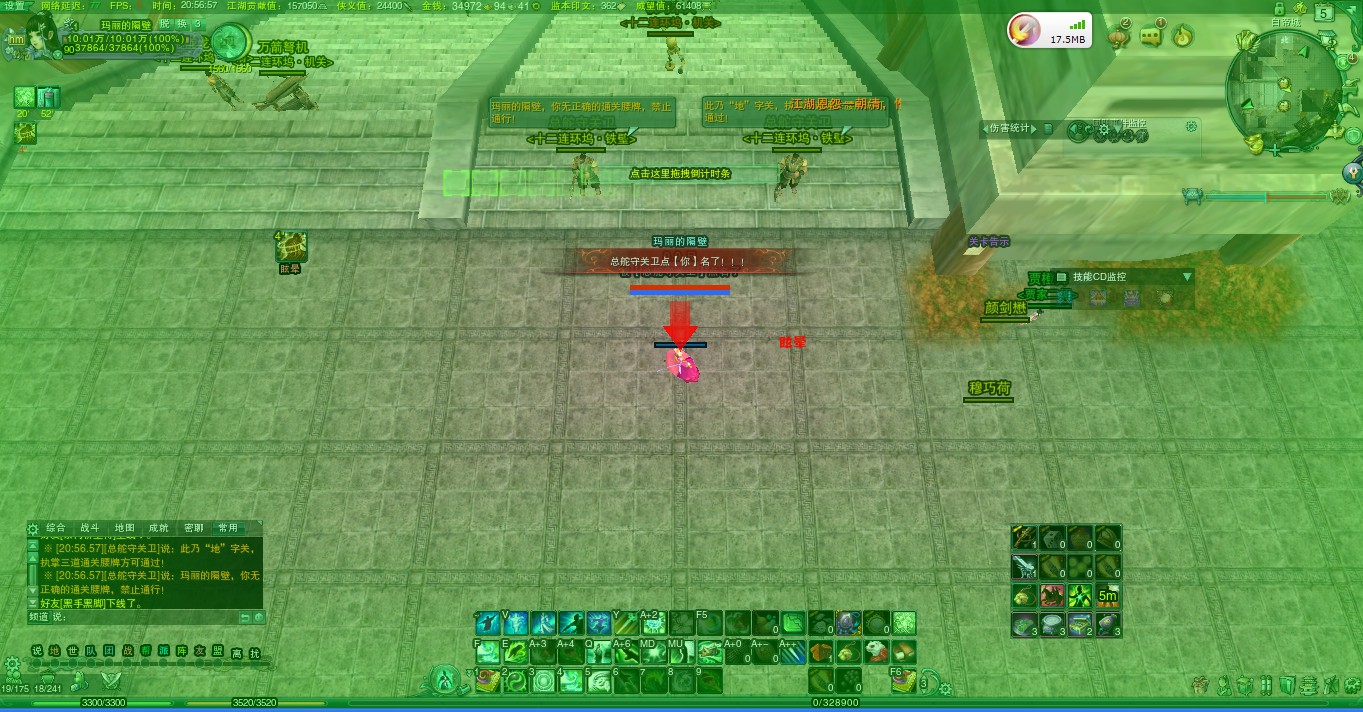Open the calendar icon showing 5
This screenshot has height=712, width=1363.
pos(1323,14)
